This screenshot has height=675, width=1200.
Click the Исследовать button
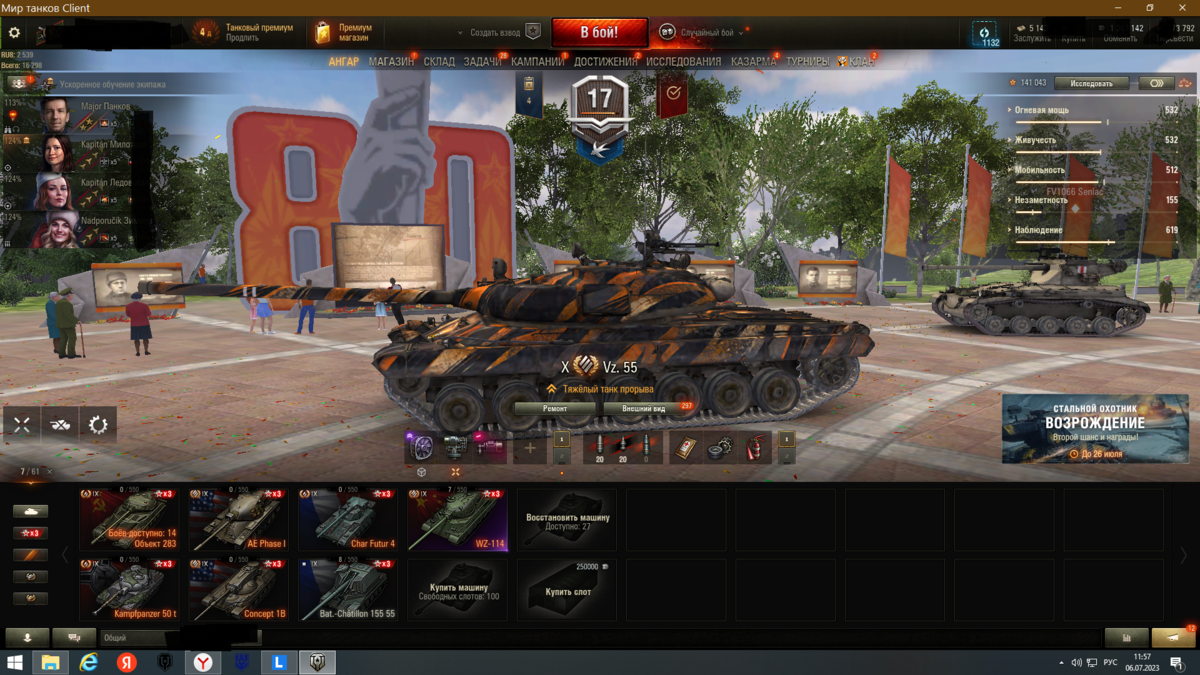(1091, 83)
